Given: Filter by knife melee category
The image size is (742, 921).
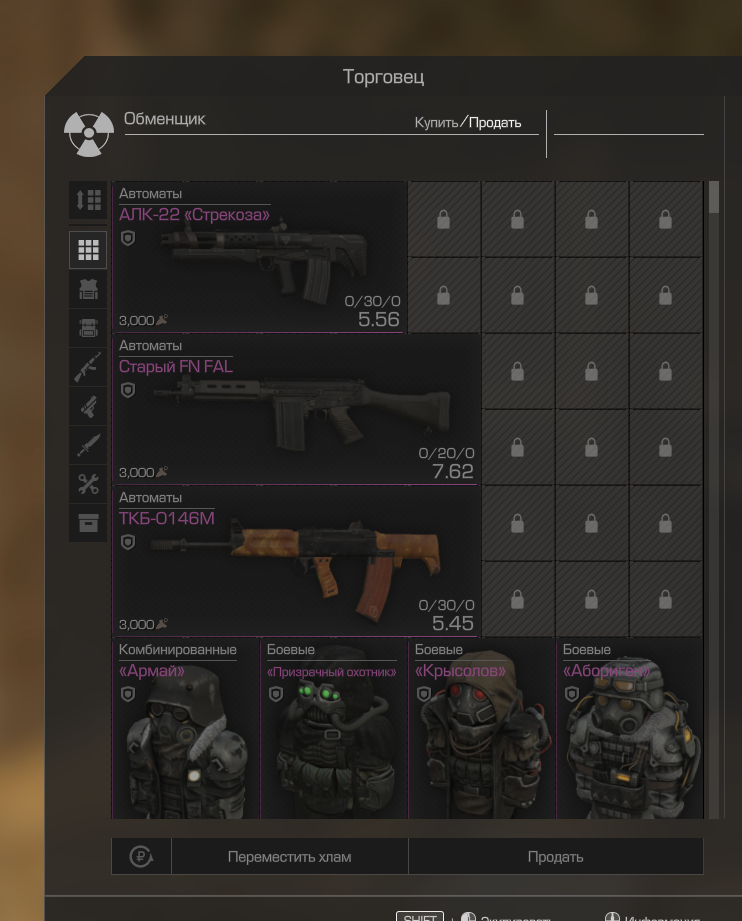Looking at the screenshot, I should pyautogui.click(x=88, y=446).
